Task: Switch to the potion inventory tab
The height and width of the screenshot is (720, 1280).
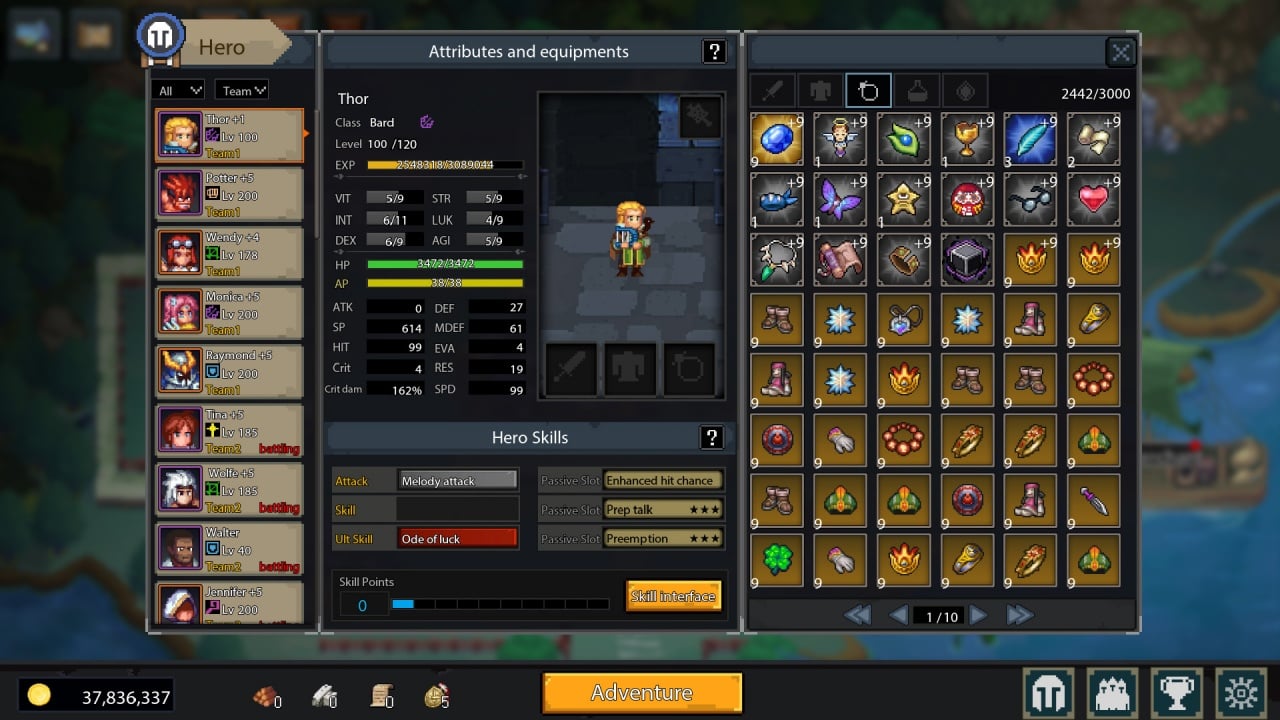Action: pos(916,91)
